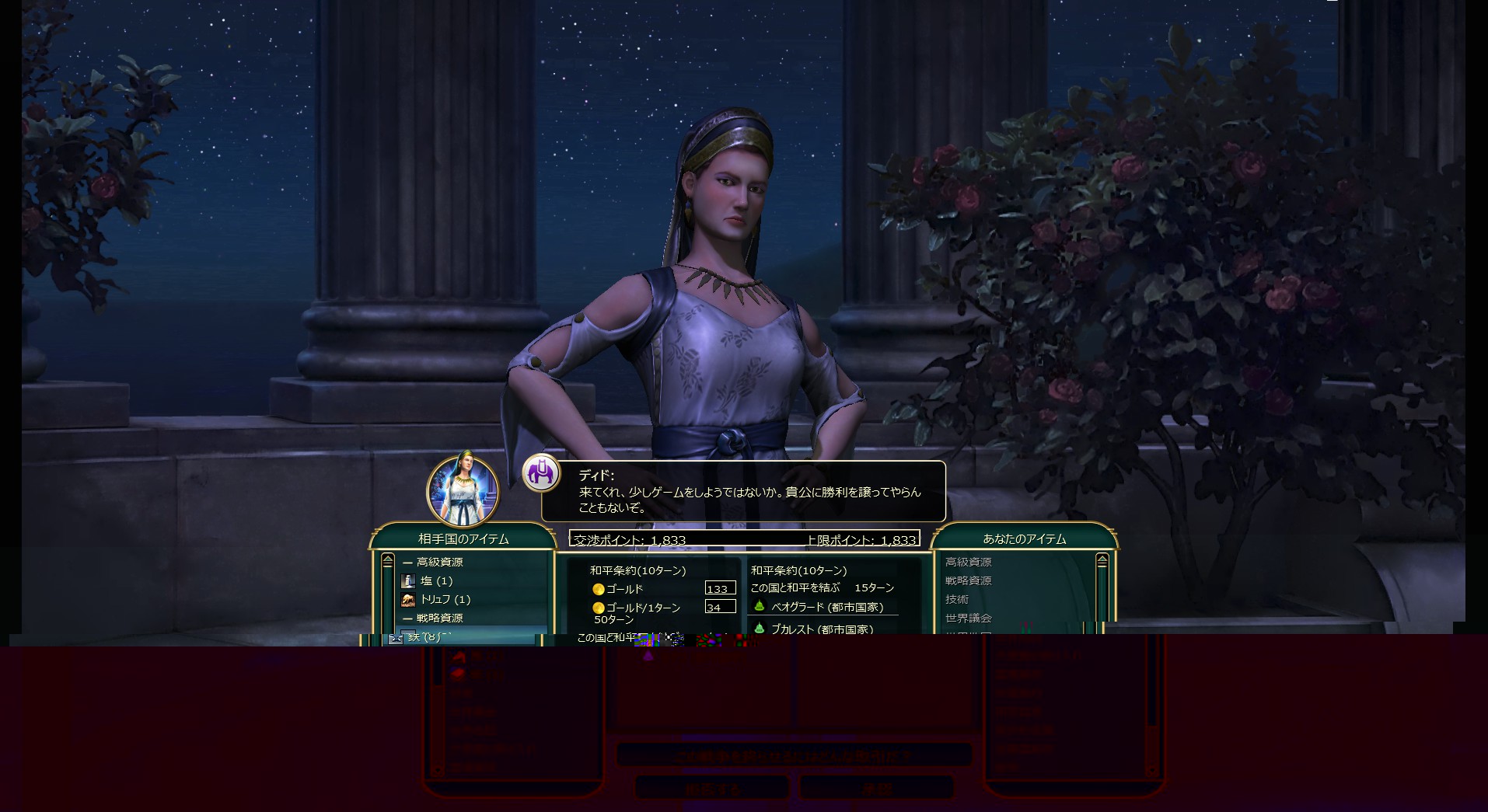Screen dimensions: 1488x812
Task: Select salt (塩) from opponent's luxury resources
Action: 435,581
